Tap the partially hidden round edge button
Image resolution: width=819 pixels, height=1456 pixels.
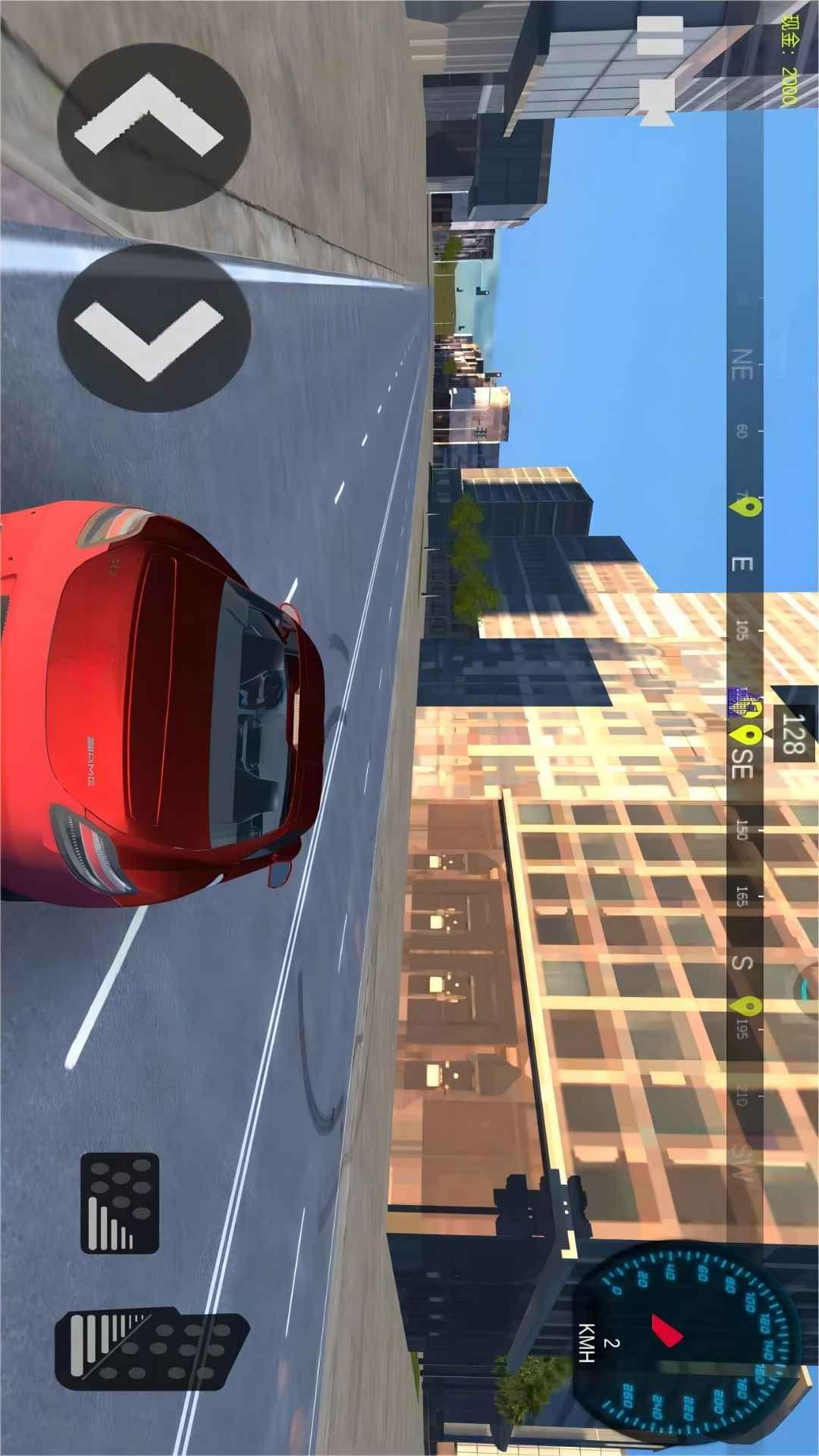tap(806, 988)
